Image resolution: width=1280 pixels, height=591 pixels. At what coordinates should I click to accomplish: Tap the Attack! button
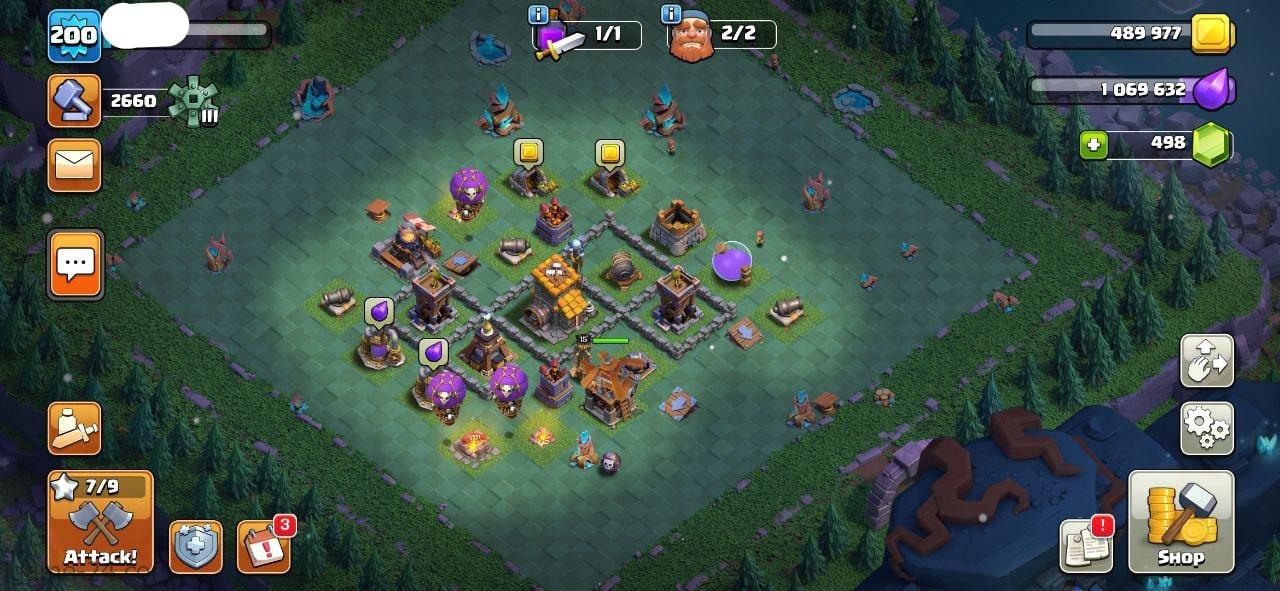pos(100,522)
